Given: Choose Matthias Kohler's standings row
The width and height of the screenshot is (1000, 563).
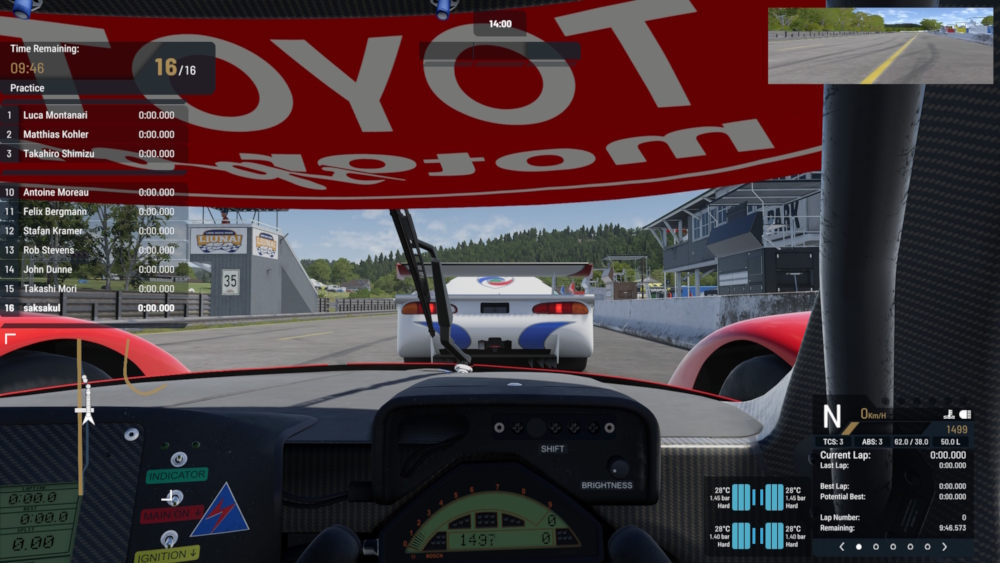Looking at the screenshot, I should point(95,134).
